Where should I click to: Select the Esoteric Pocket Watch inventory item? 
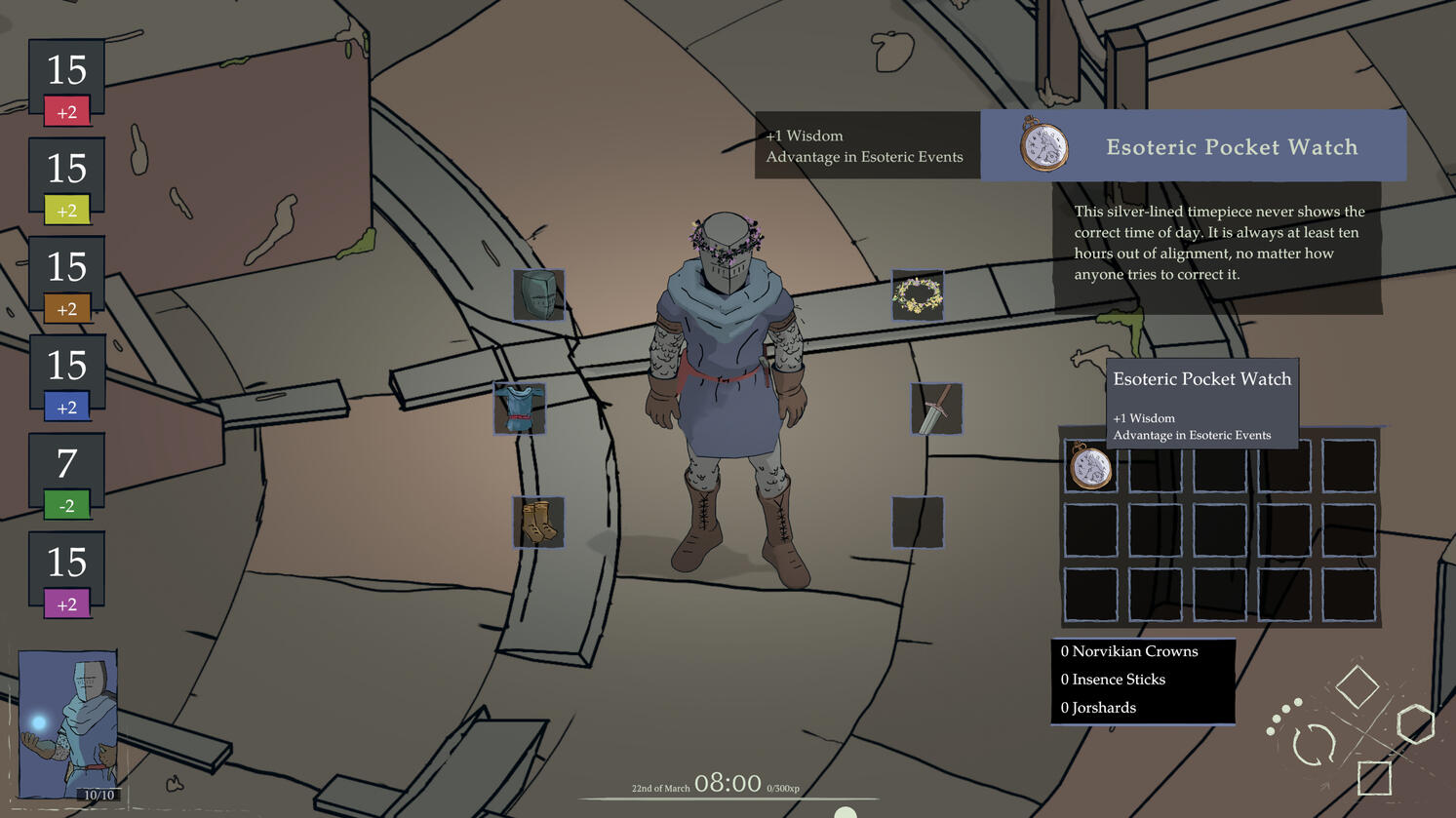(1090, 466)
